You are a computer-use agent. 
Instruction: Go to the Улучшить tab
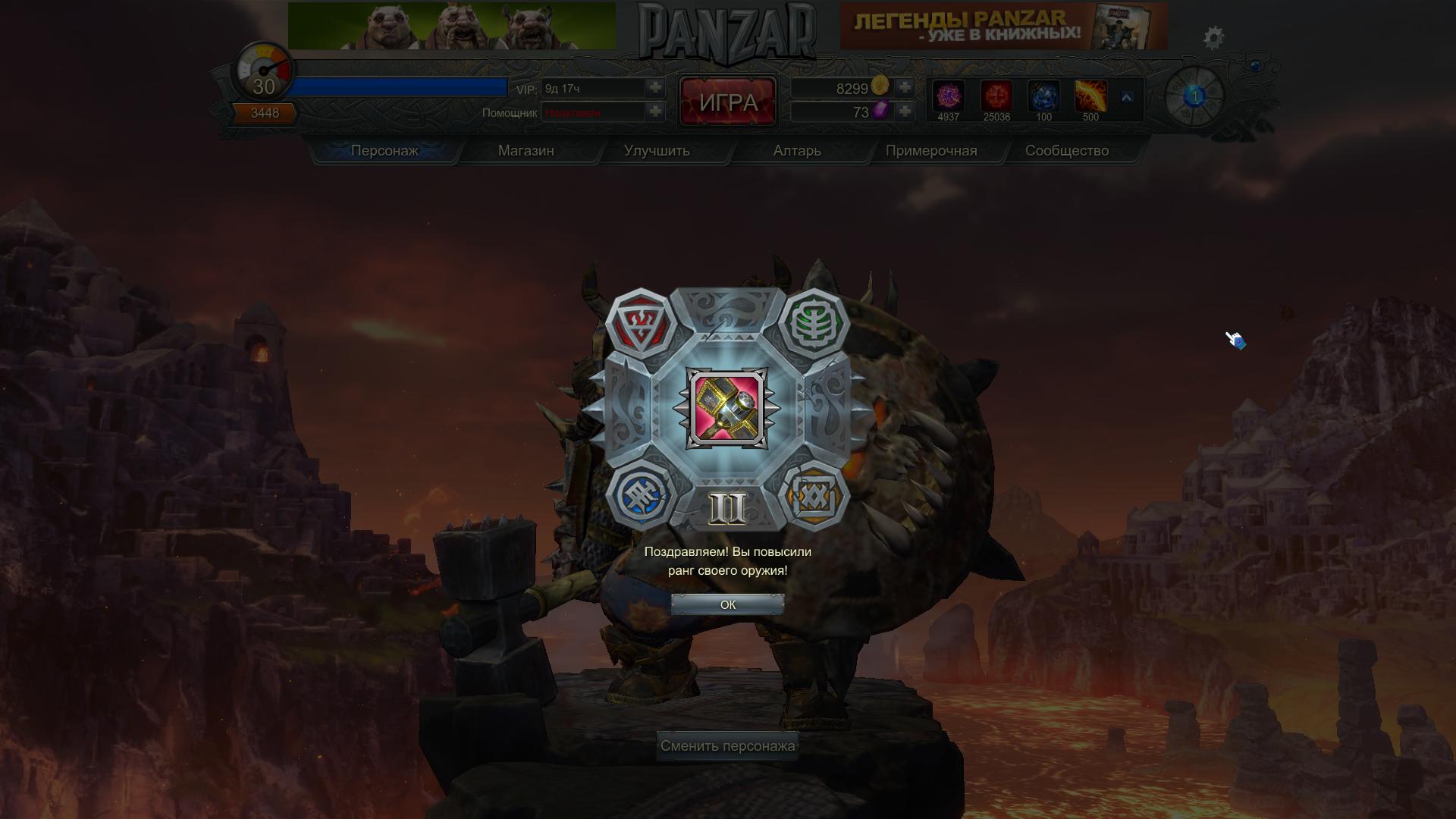pyautogui.click(x=657, y=151)
